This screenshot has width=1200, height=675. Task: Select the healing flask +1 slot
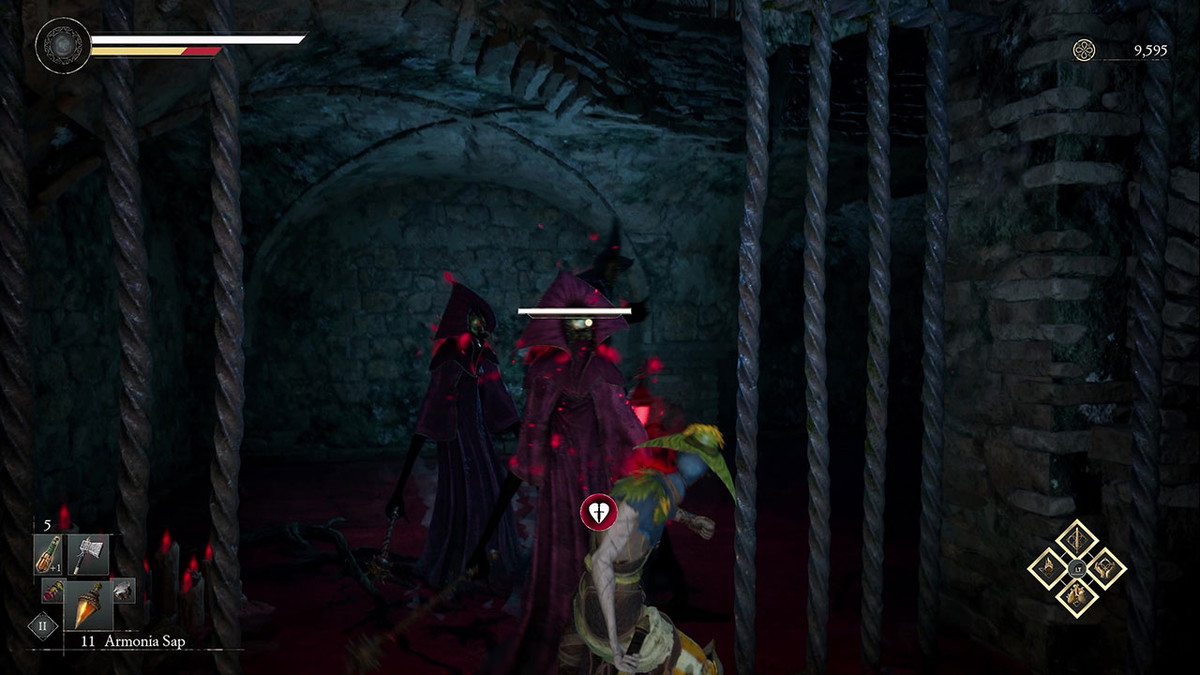coord(48,553)
